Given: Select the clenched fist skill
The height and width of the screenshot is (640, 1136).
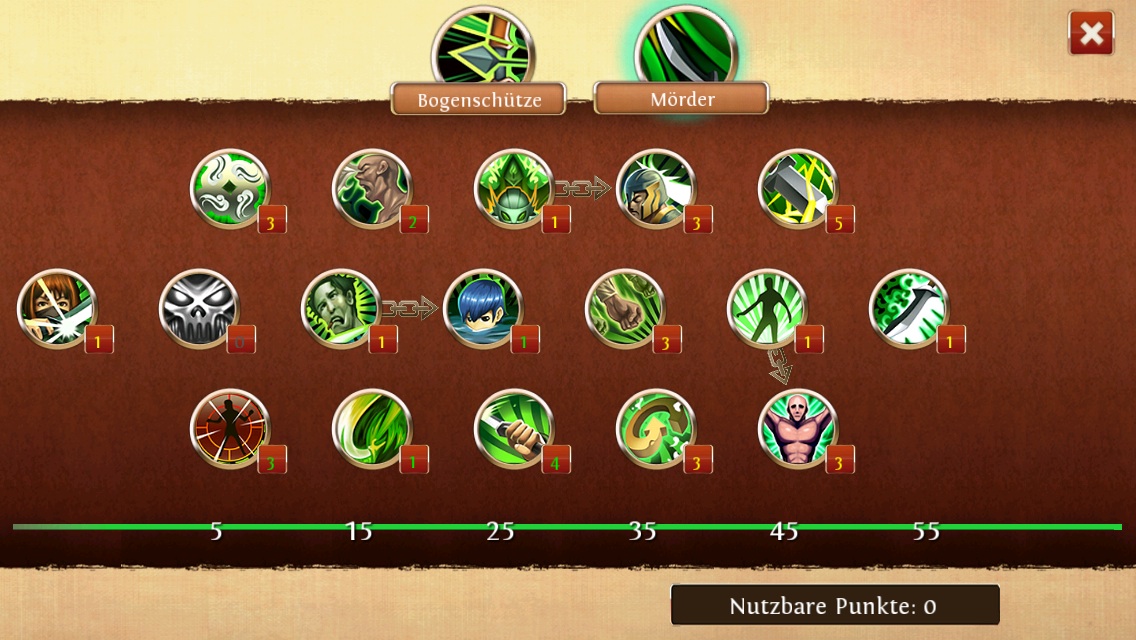Looking at the screenshot, I should pyautogui.click(x=625, y=308).
